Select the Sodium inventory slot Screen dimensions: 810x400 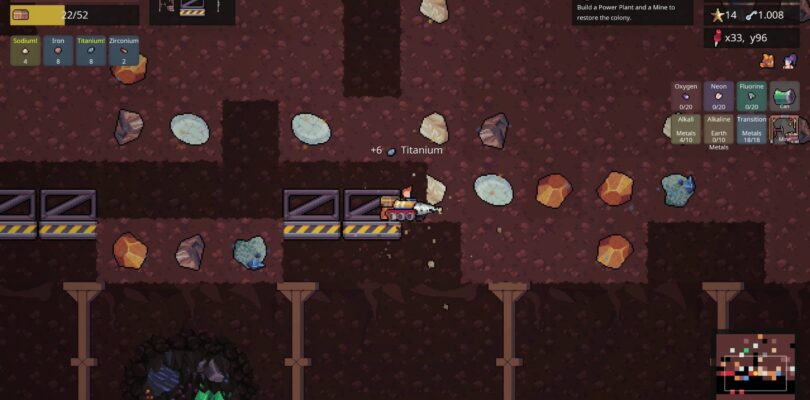pos(26,51)
